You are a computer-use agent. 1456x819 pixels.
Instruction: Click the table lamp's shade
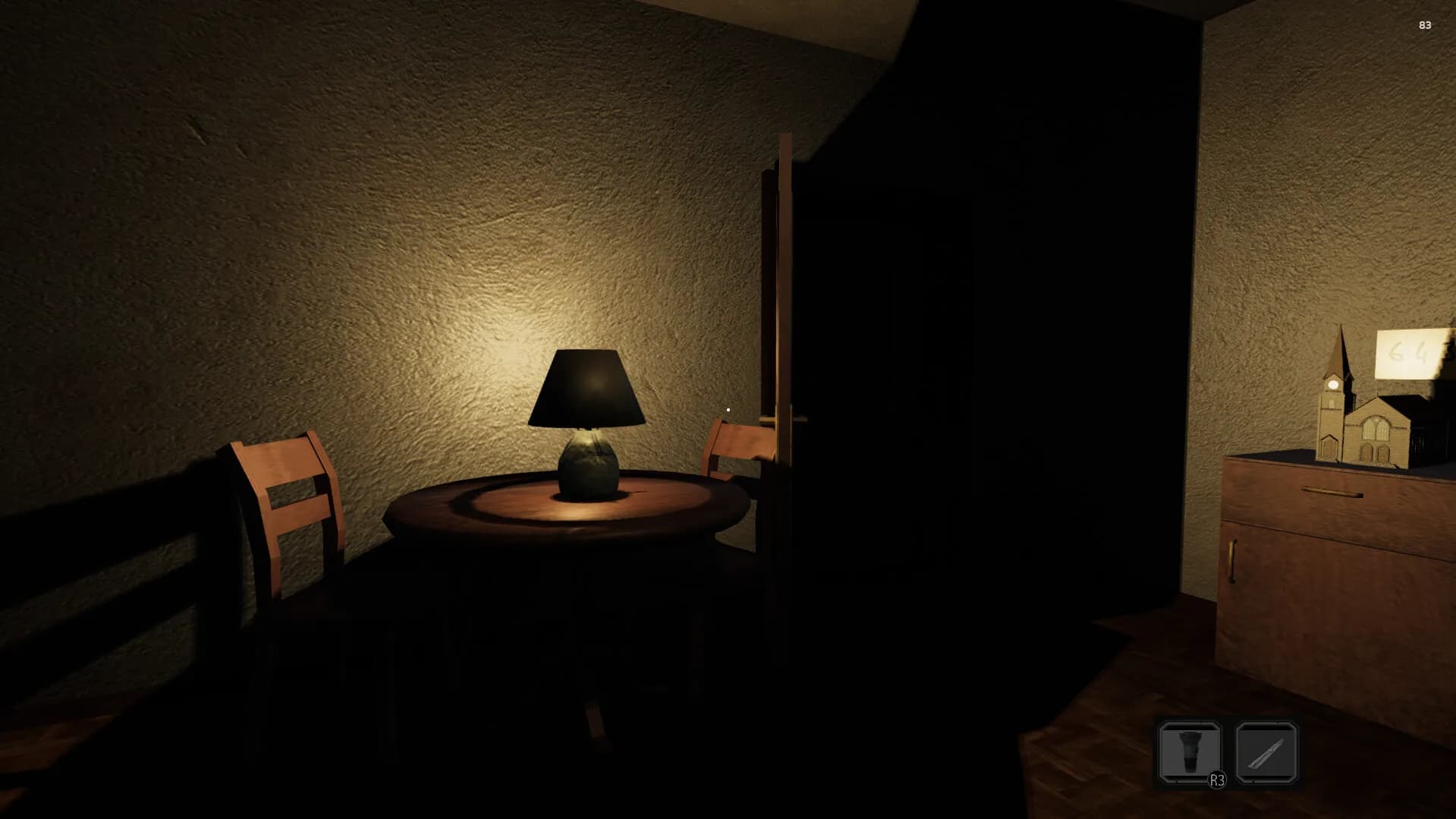pos(590,387)
